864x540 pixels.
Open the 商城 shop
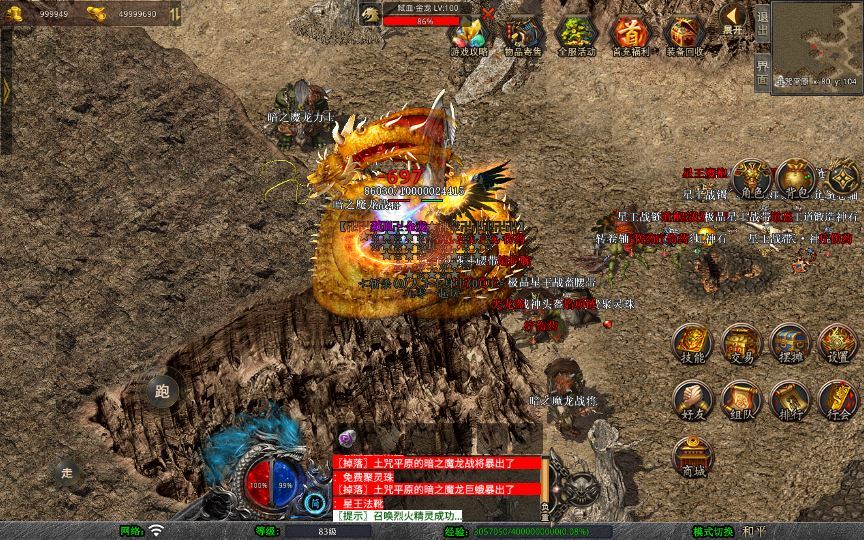(692, 457)
